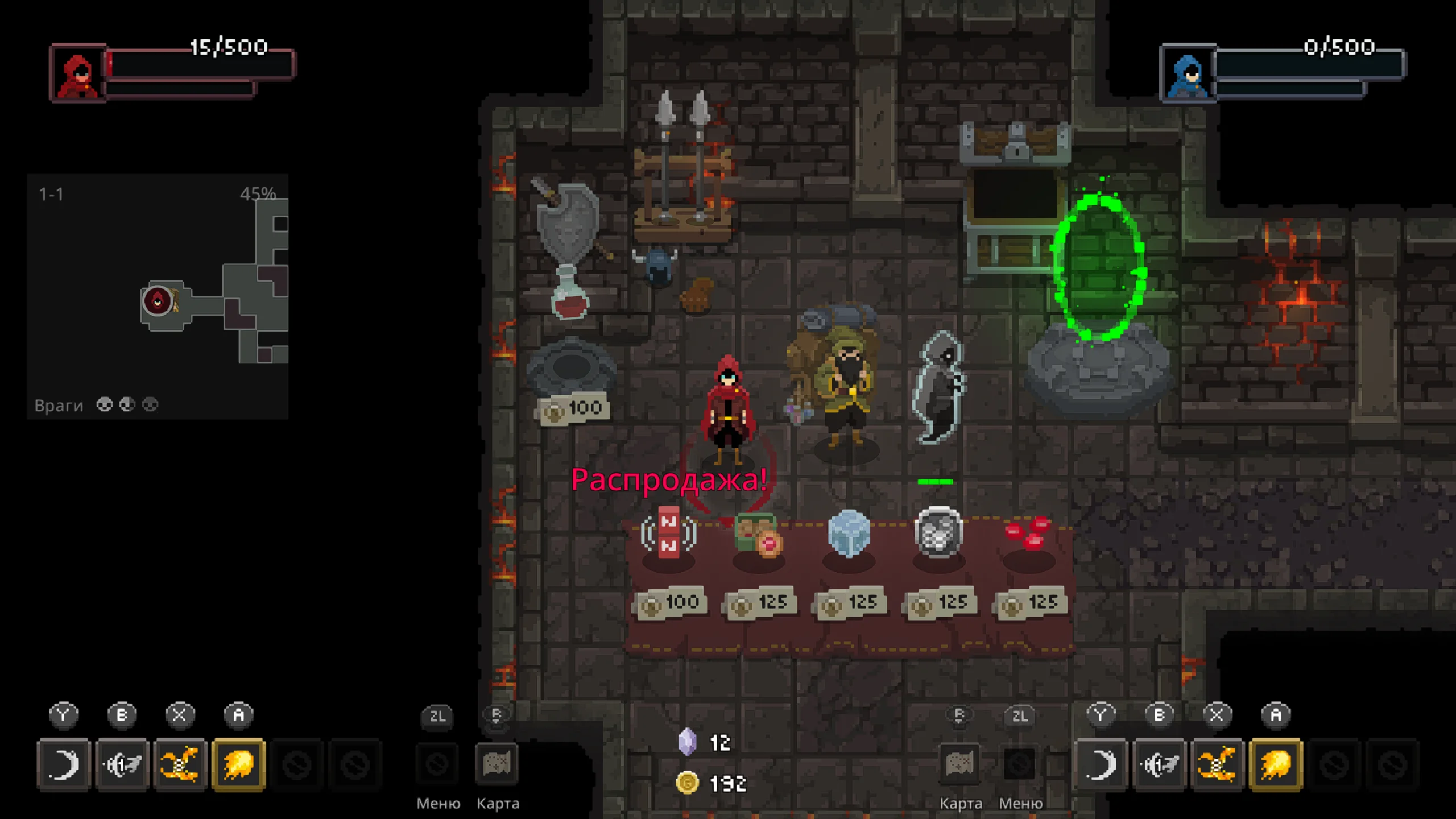Select red player's crescent slash ability

point(64,764)
